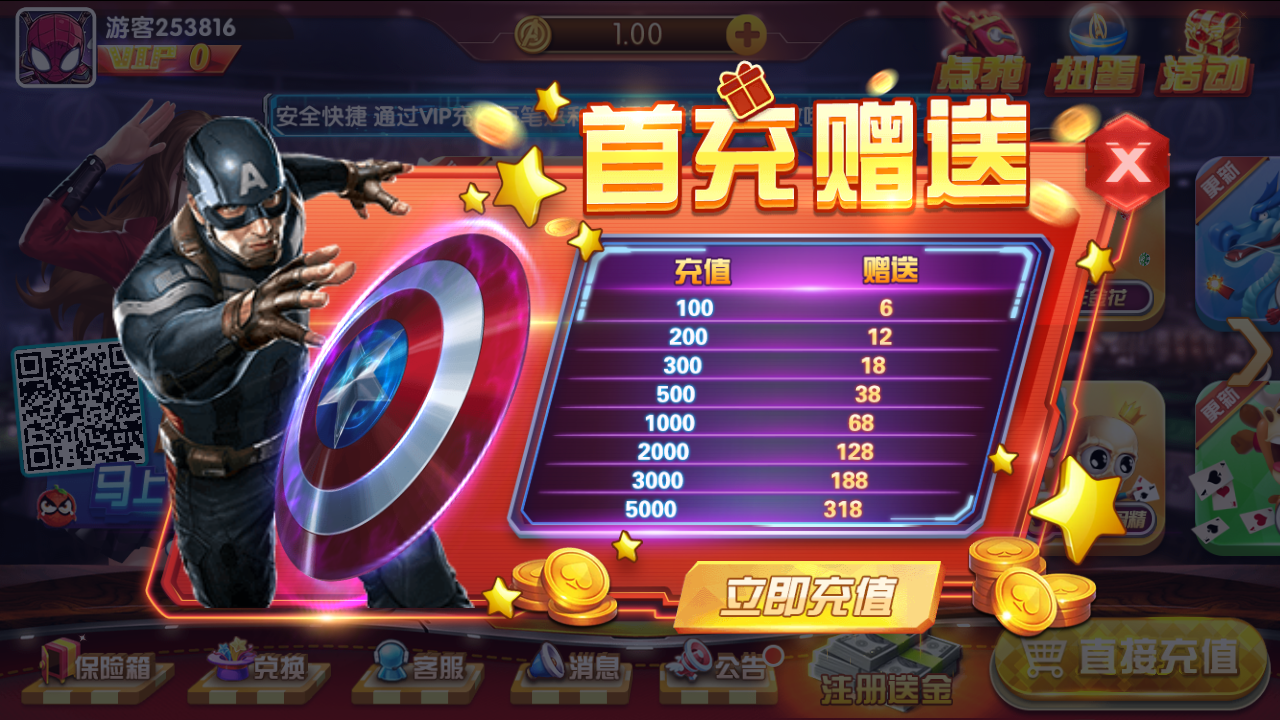The height and width of the screenshot is (720, 1280).
Task: View the 公告 announcements
Action: tap(727, 668)
